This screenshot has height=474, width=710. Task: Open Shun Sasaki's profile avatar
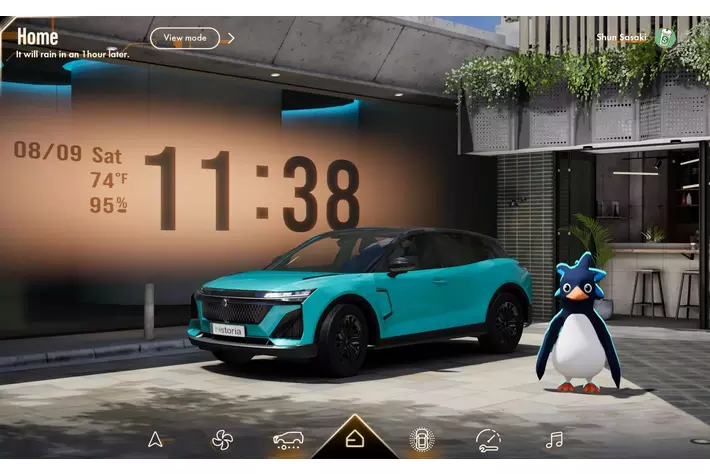[666, 37]
